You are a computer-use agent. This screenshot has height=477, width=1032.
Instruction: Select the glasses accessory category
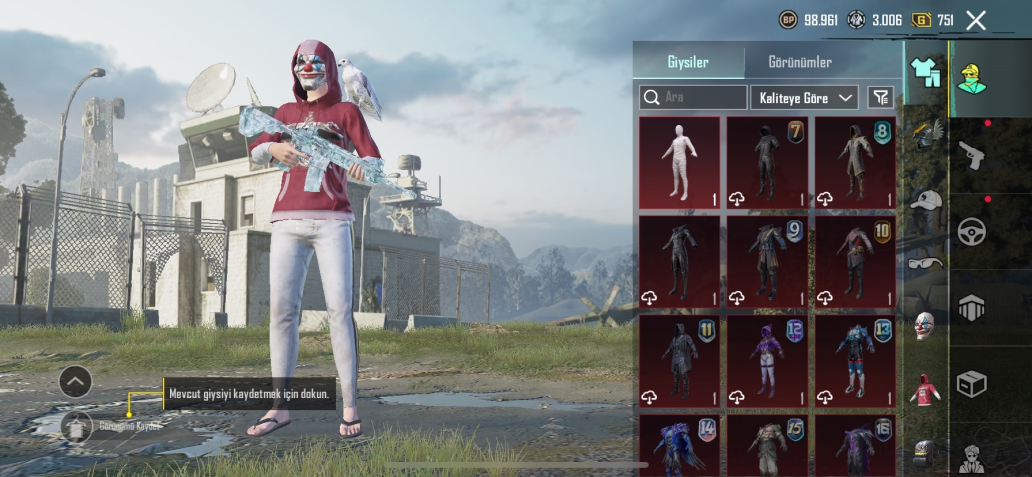(x=926, y=263)
